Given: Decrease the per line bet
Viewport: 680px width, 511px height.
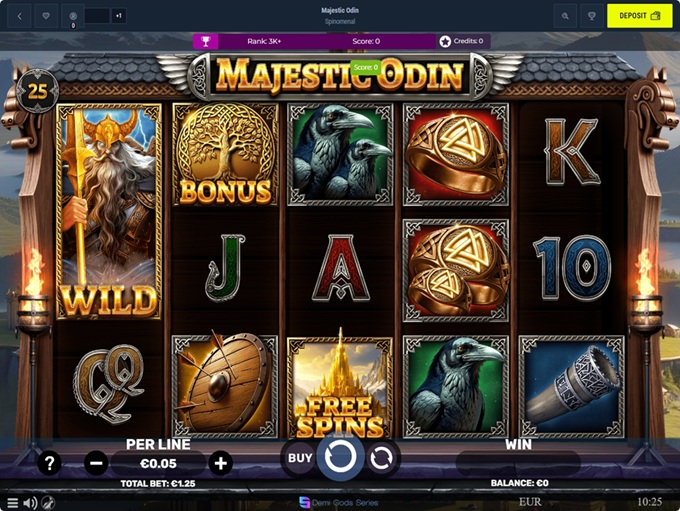Looking at the screenshot, I should click(x=96, y=463).
